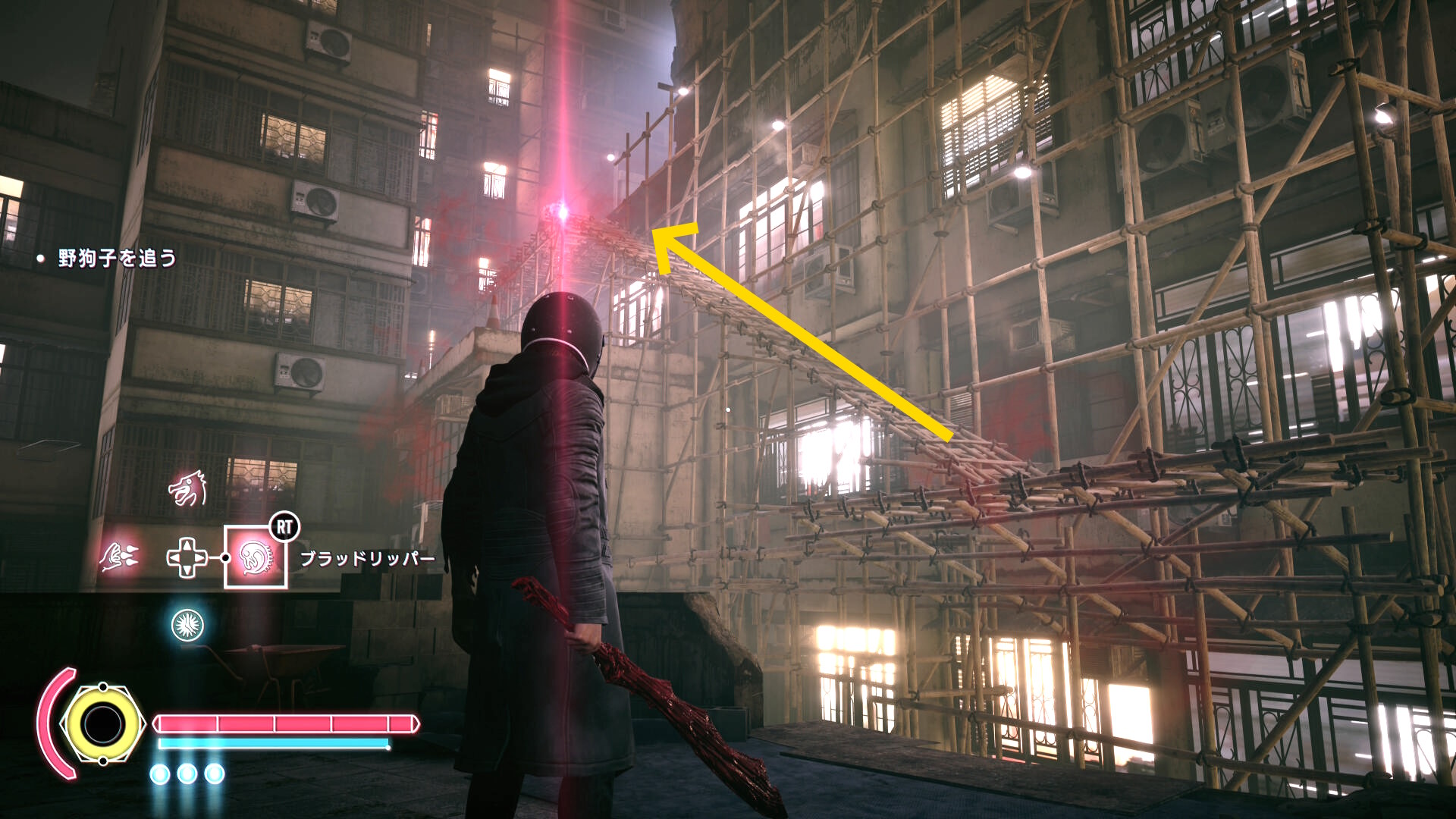Open the 野狗子を追う objective tracker
This screenshot has width=1456, height=819.
point(117,259)
